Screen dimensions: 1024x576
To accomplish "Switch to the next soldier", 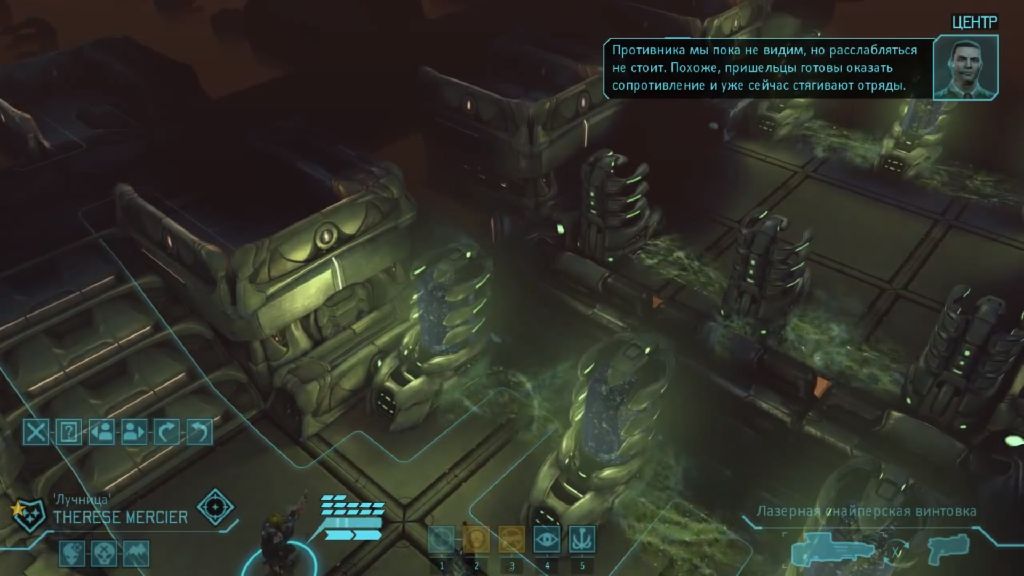I will pos(133,431).
